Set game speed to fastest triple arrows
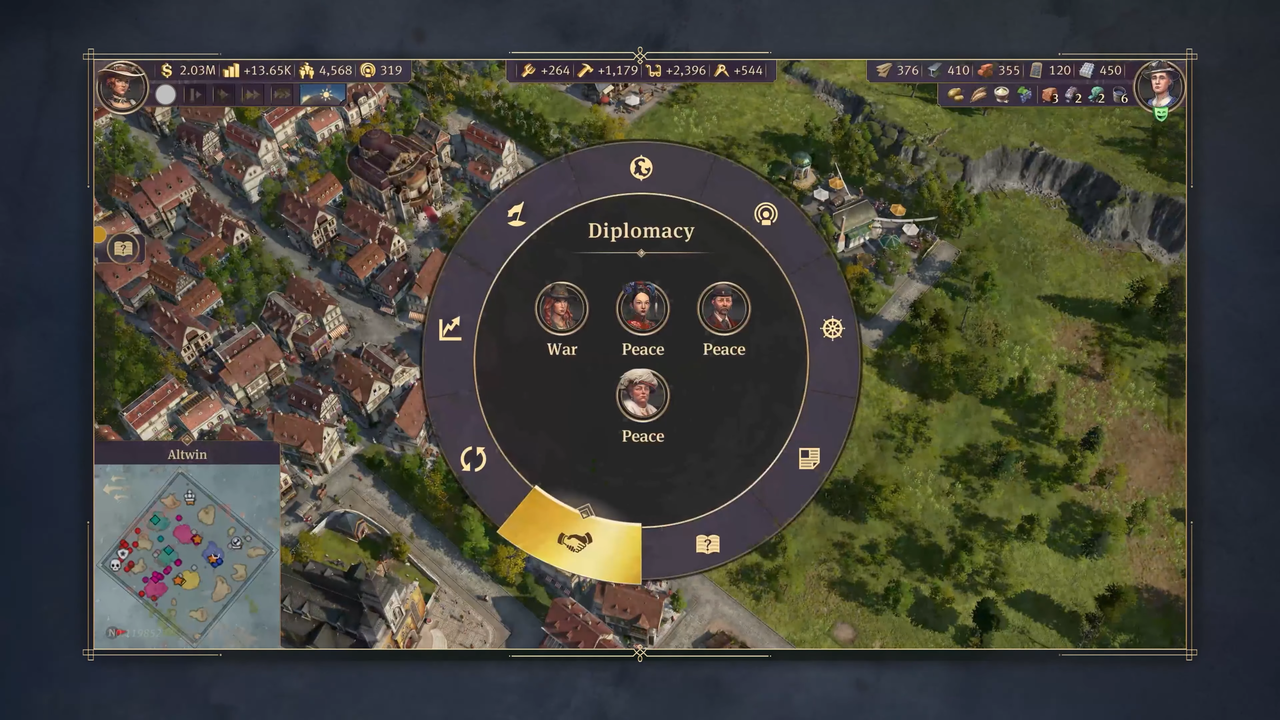The image size is (1280, 720). (282, 94)
